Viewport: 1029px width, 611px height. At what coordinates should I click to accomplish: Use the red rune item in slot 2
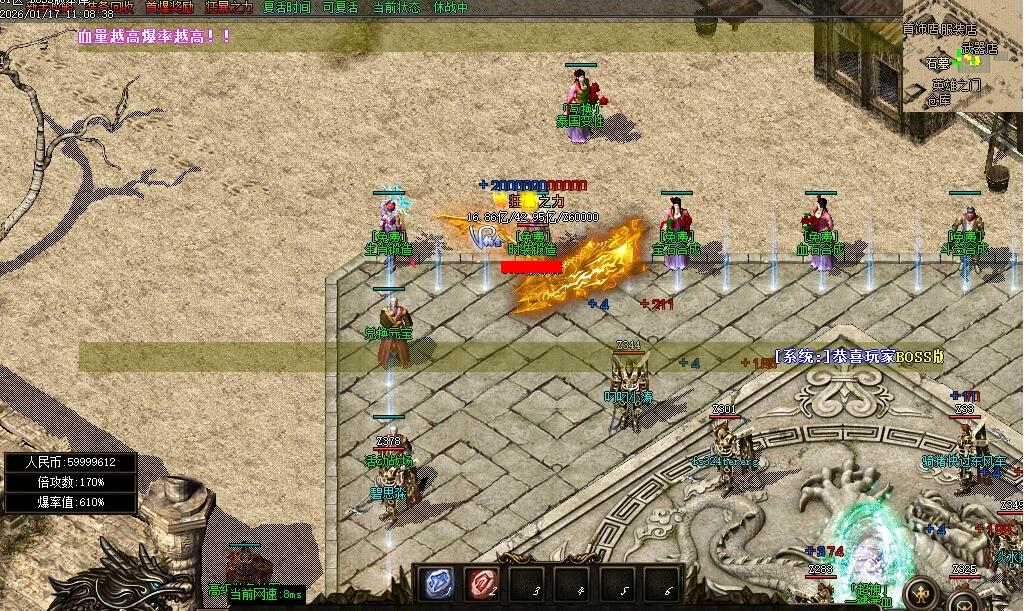click(483, 583)
